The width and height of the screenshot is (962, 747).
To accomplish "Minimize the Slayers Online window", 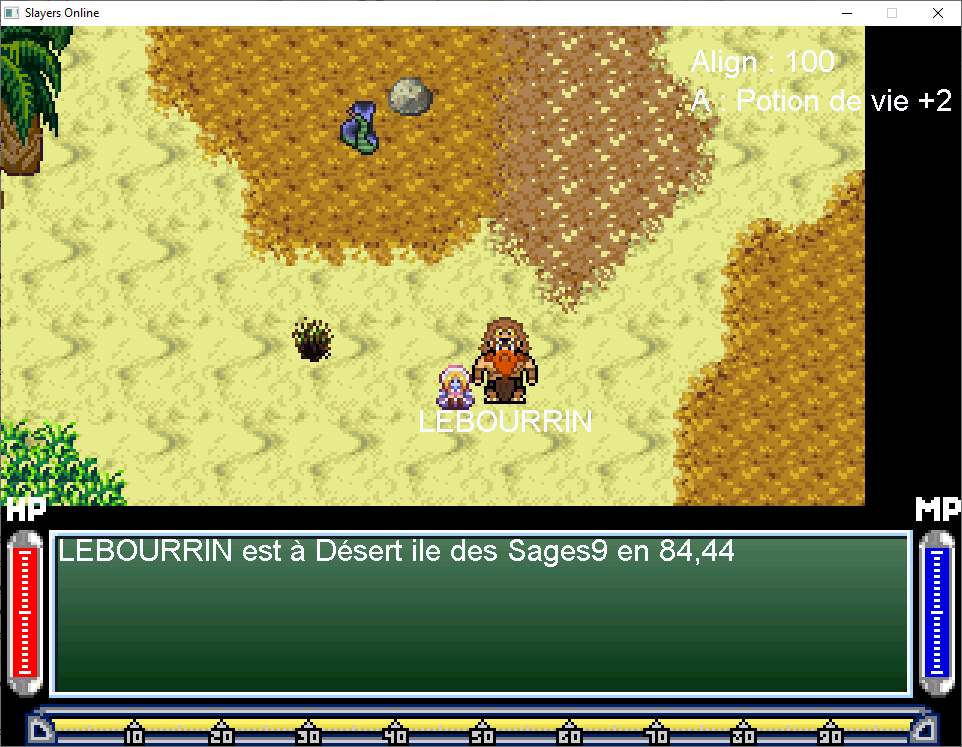I will pos(846,13).
